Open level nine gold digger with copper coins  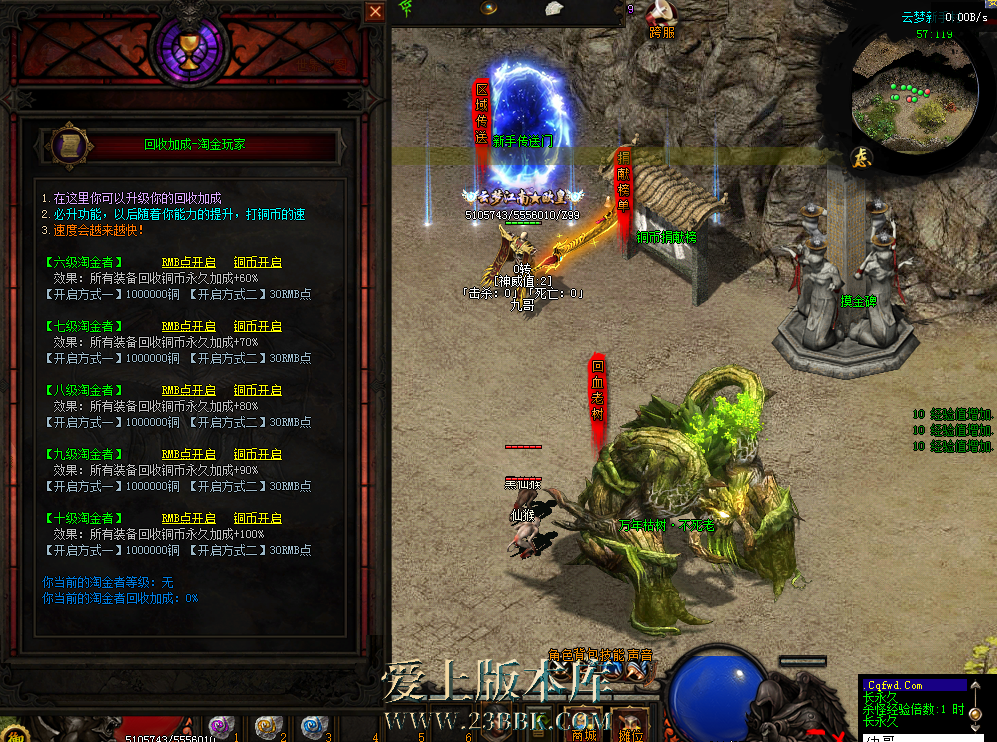click(258, 455)
